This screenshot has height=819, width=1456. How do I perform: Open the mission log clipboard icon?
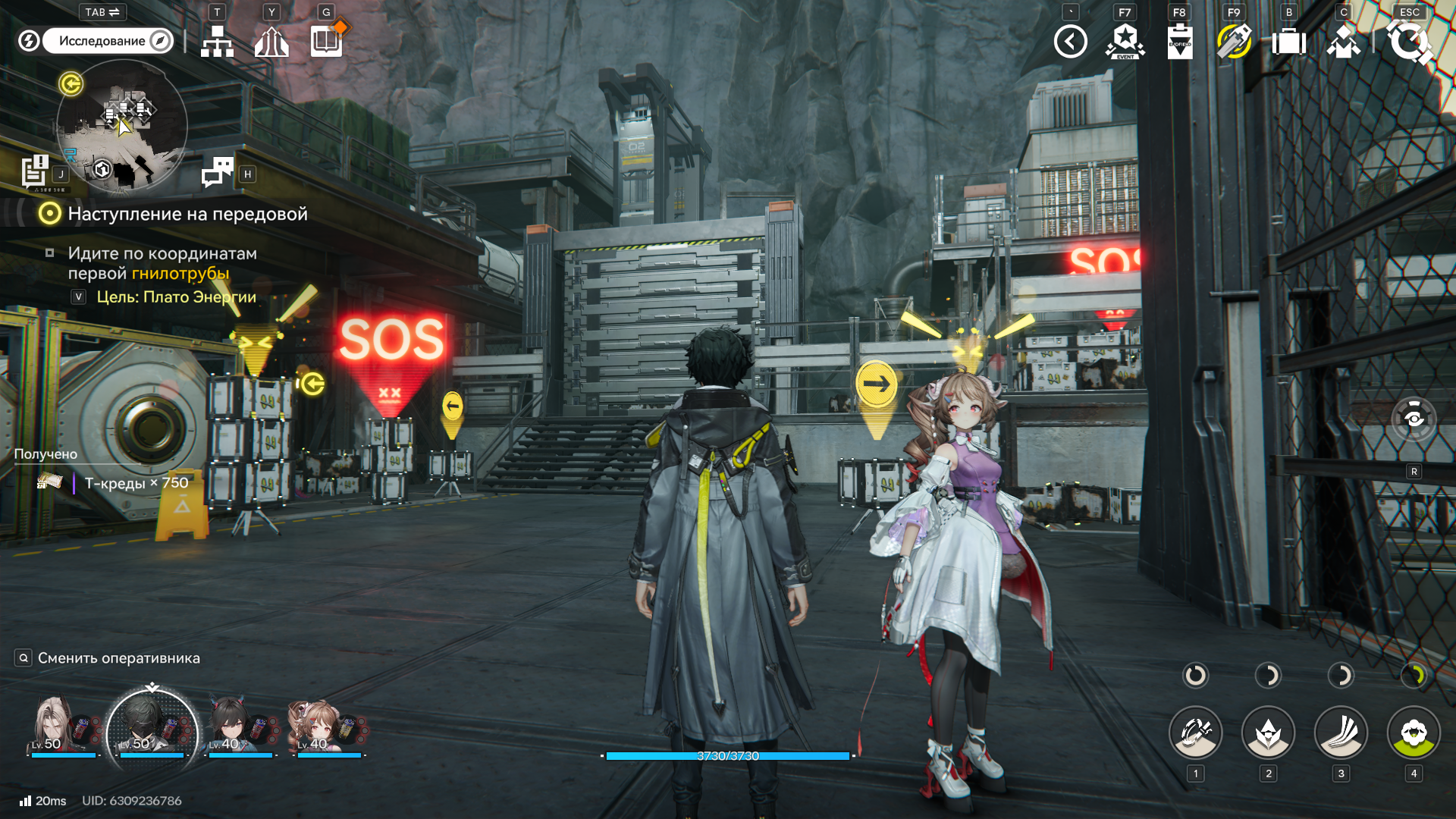coord(35,171)
